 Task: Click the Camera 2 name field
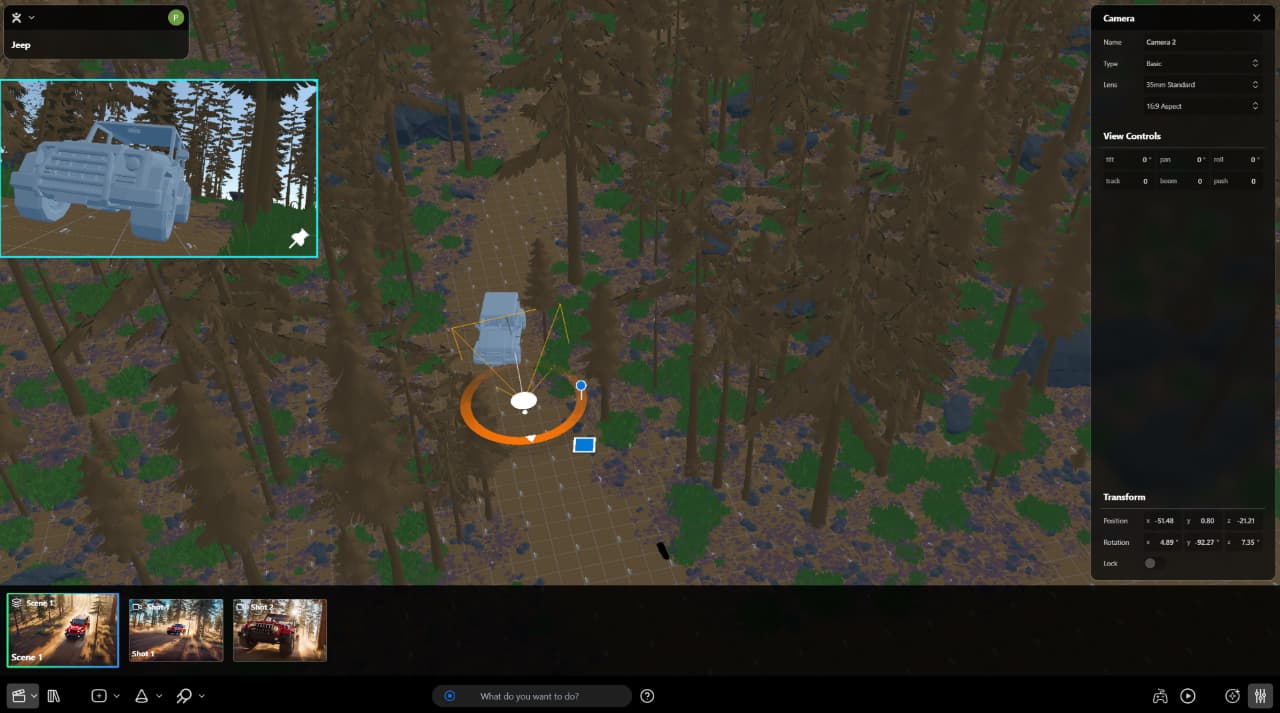1200,42
